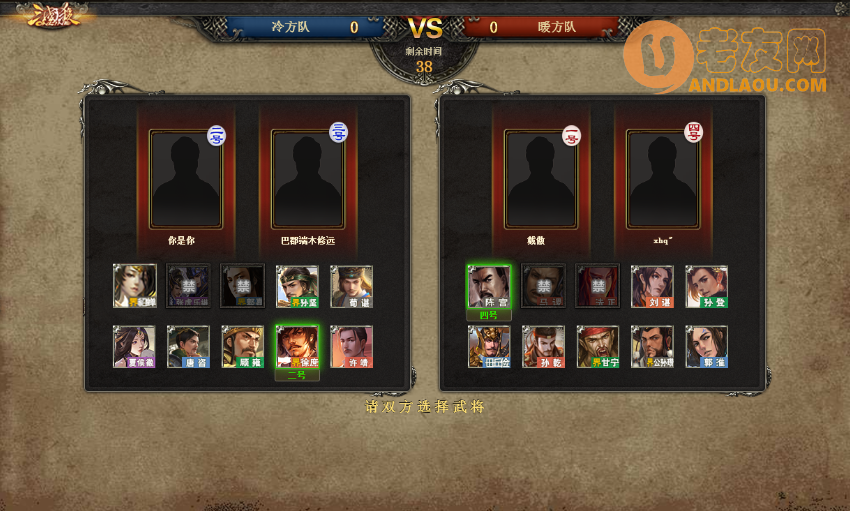Select 夏侯徽 (Xiahou Hui) hero portrait
The height and width of the screenshot is (511, 850).
click(x=134, y=346)
